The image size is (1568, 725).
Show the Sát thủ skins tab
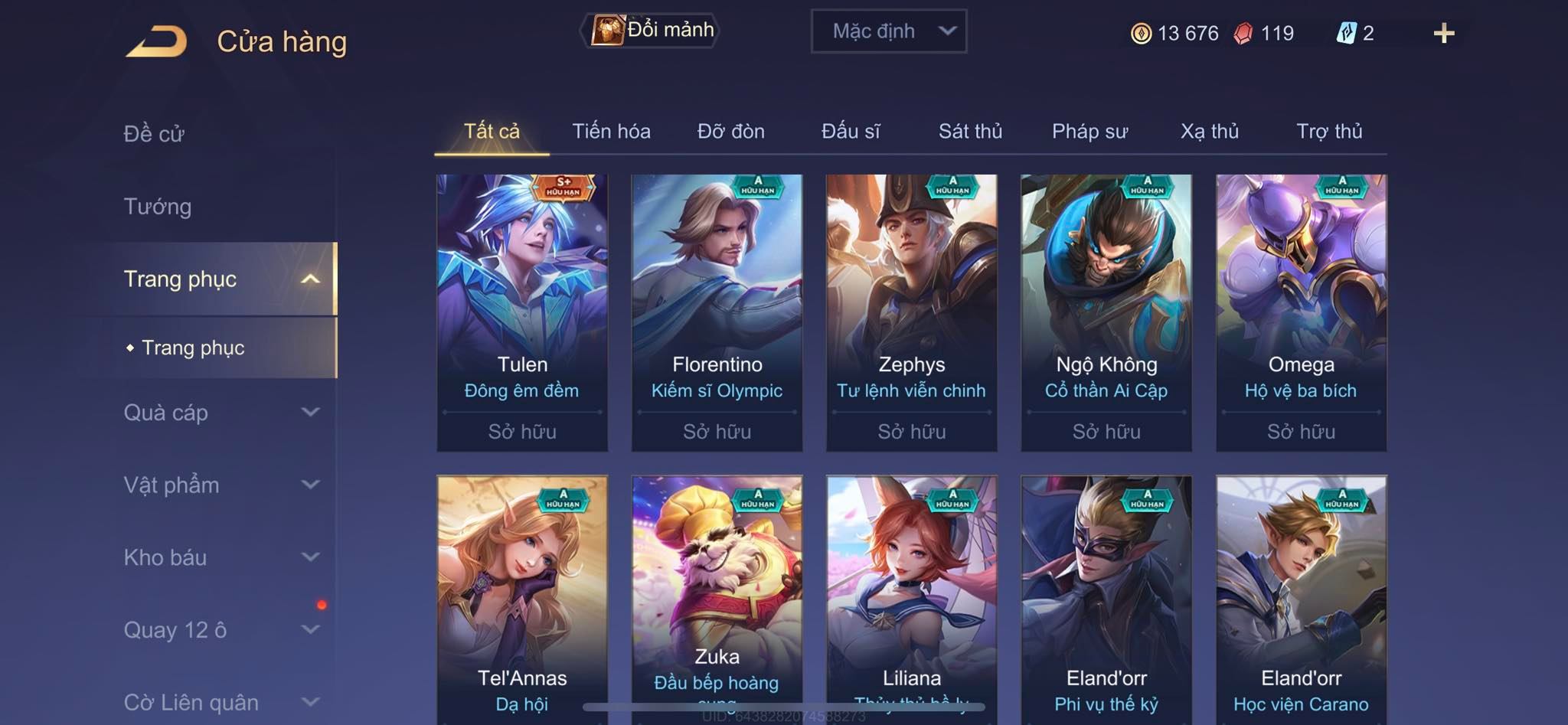pyautogui.click(x=970, y=132)
